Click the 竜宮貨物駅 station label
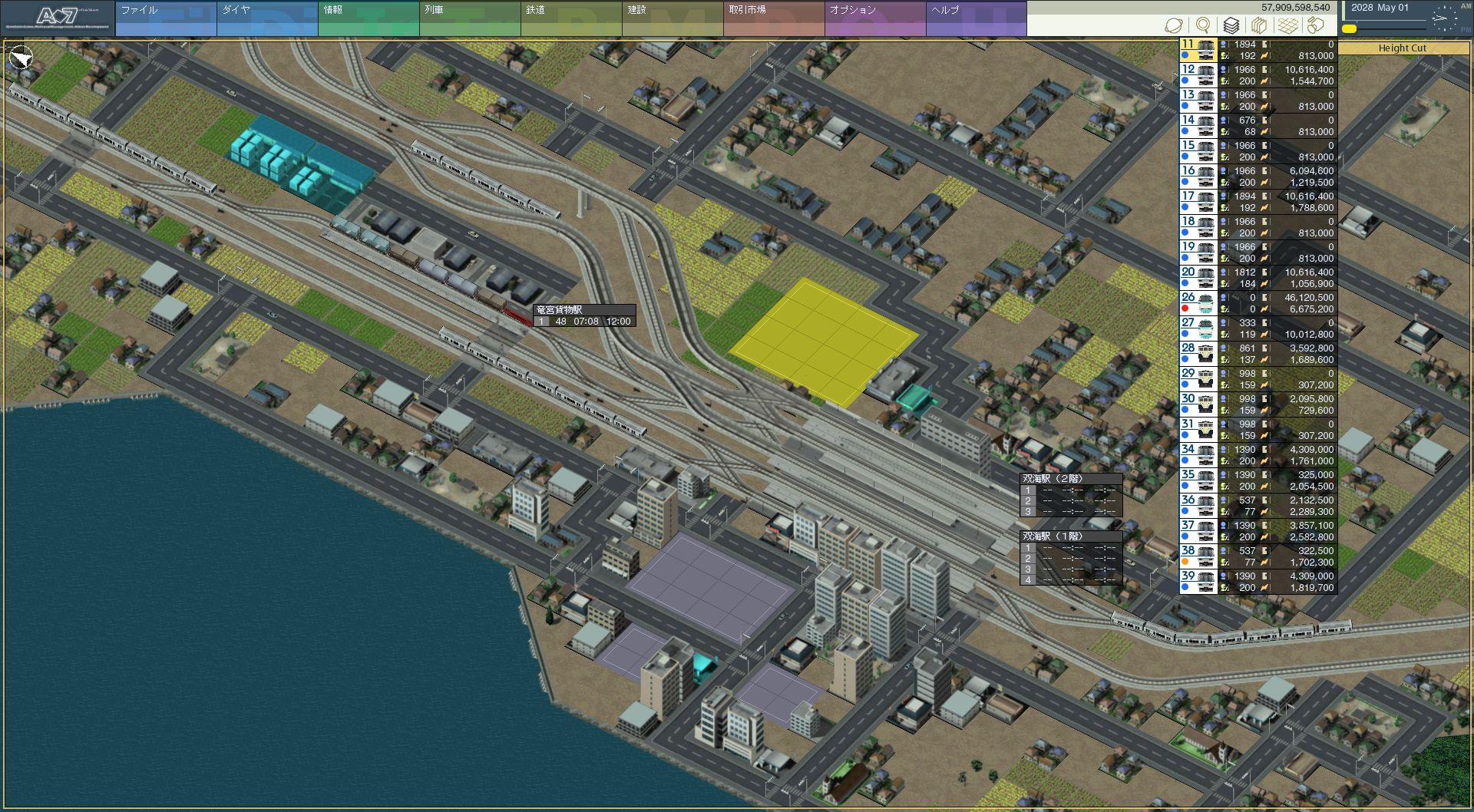Screen dimensions: 1474x812 click(x=560, y=310)
